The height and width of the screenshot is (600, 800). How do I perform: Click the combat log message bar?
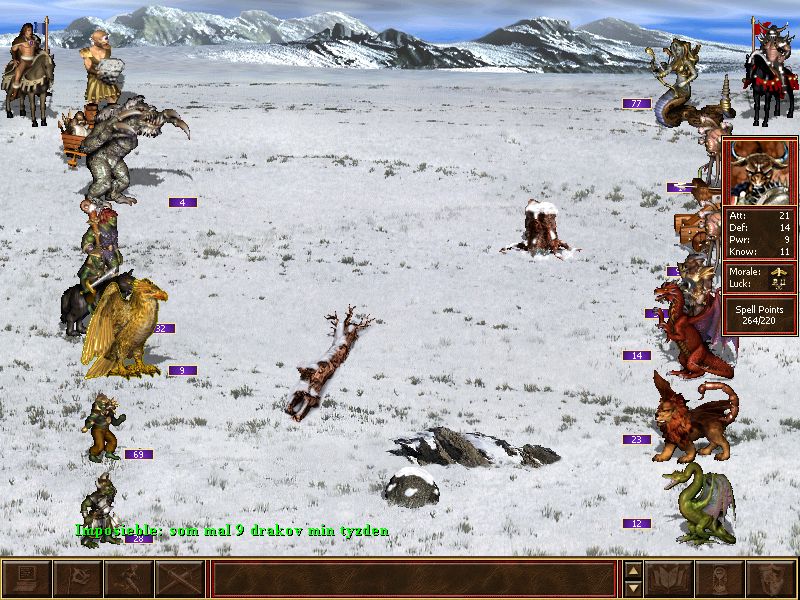(414, 579)
